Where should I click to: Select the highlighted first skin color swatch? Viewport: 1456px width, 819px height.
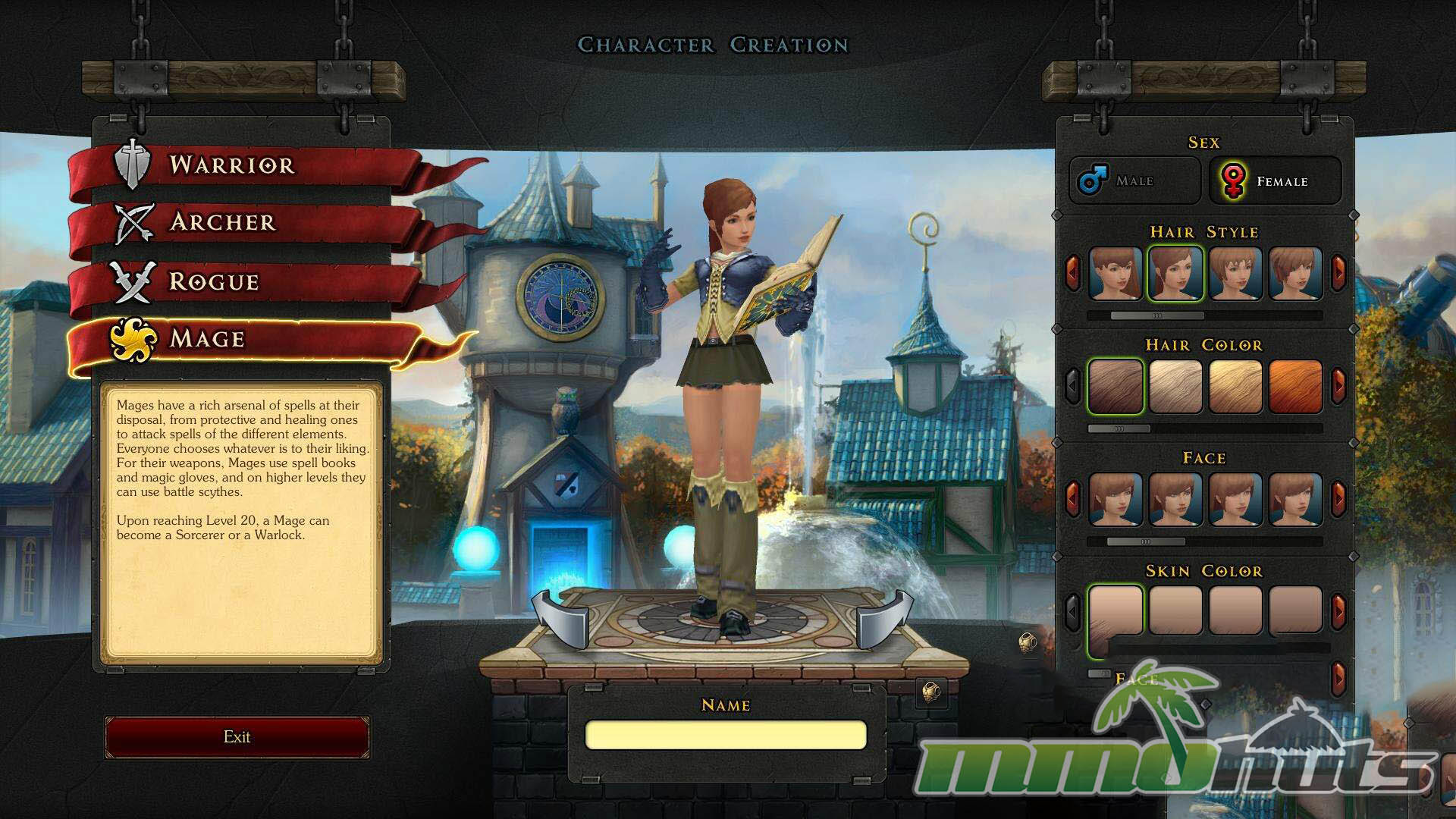tap(1116, 610)
